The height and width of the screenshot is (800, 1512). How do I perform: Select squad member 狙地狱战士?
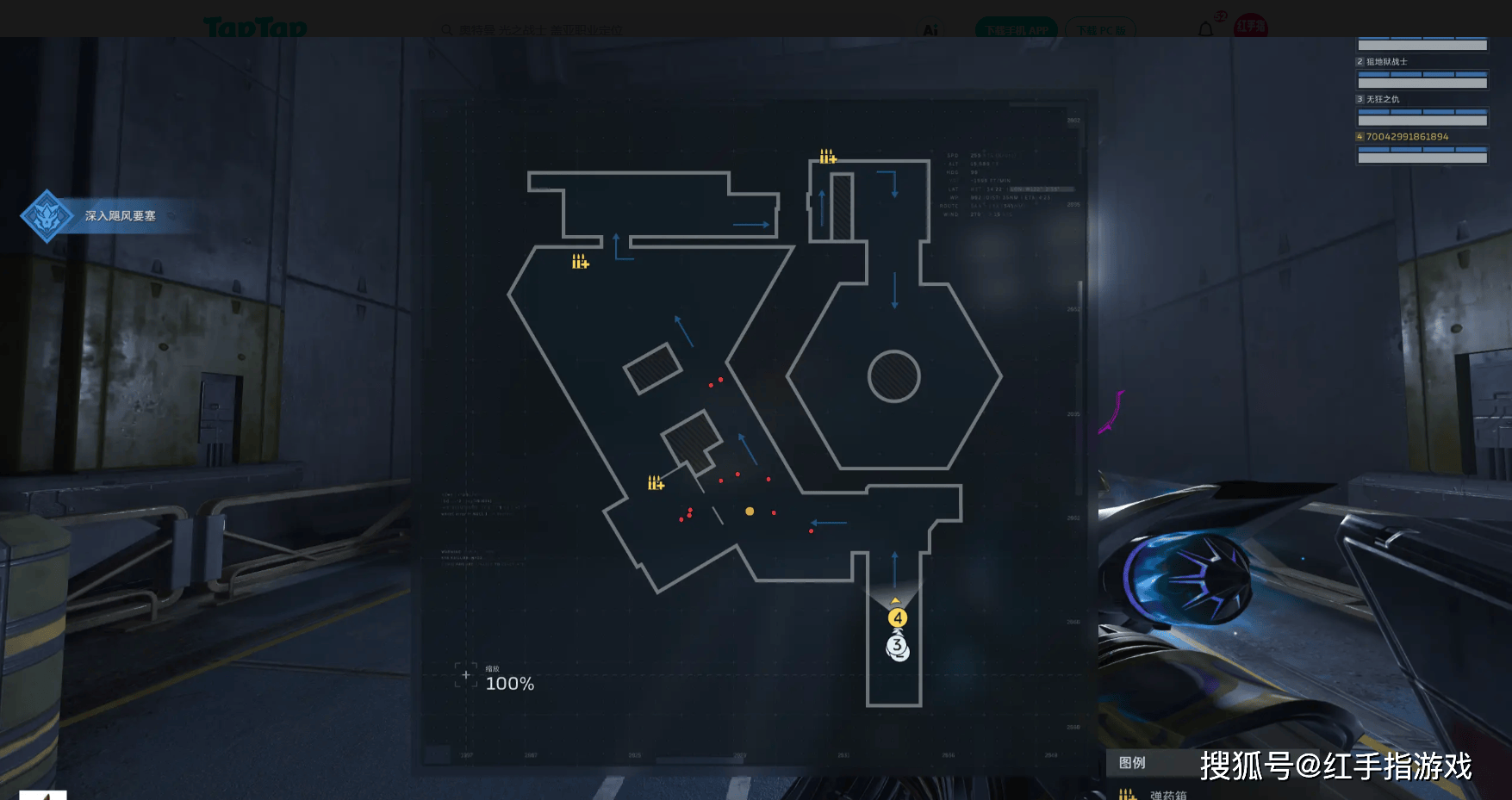pos(1386,62)
